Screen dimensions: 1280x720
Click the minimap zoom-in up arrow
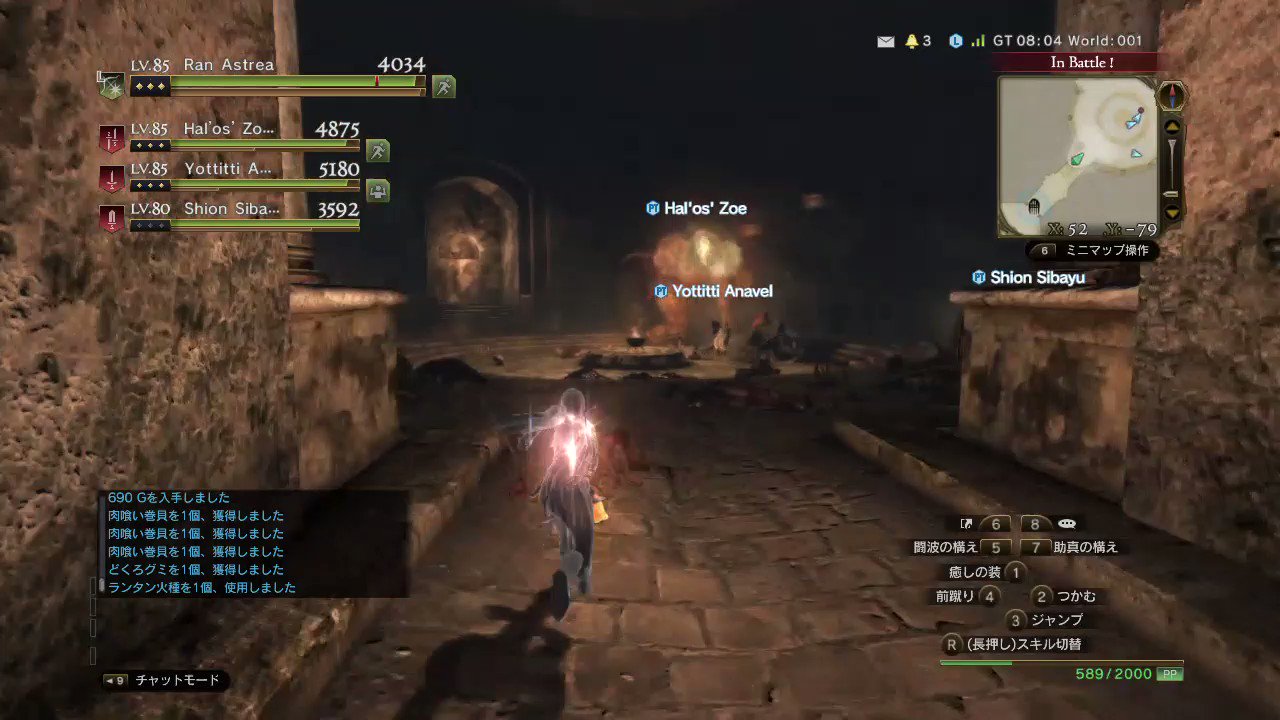(1171, 126)
